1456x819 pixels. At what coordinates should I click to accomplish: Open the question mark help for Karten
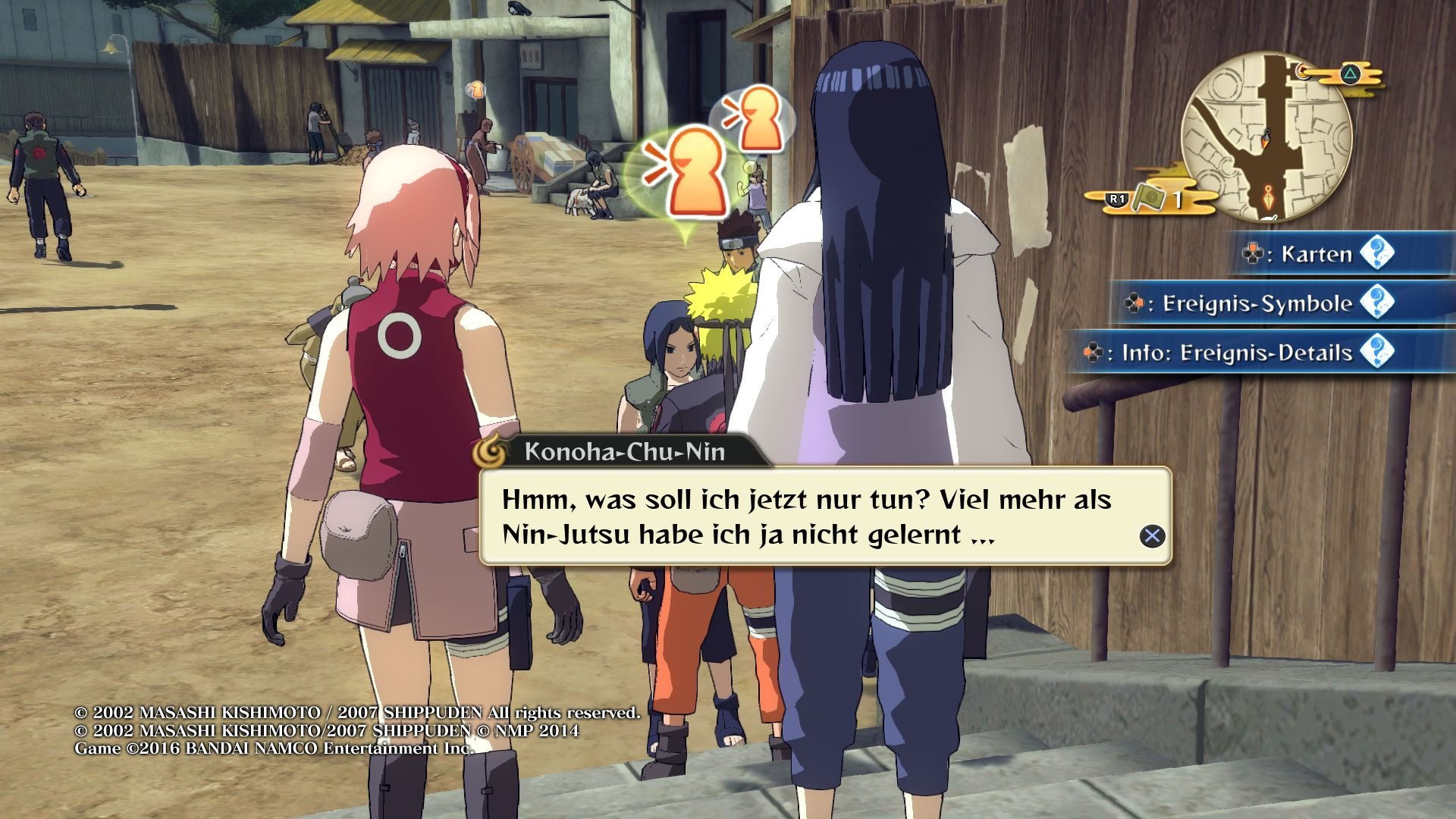coord(1377,256)
